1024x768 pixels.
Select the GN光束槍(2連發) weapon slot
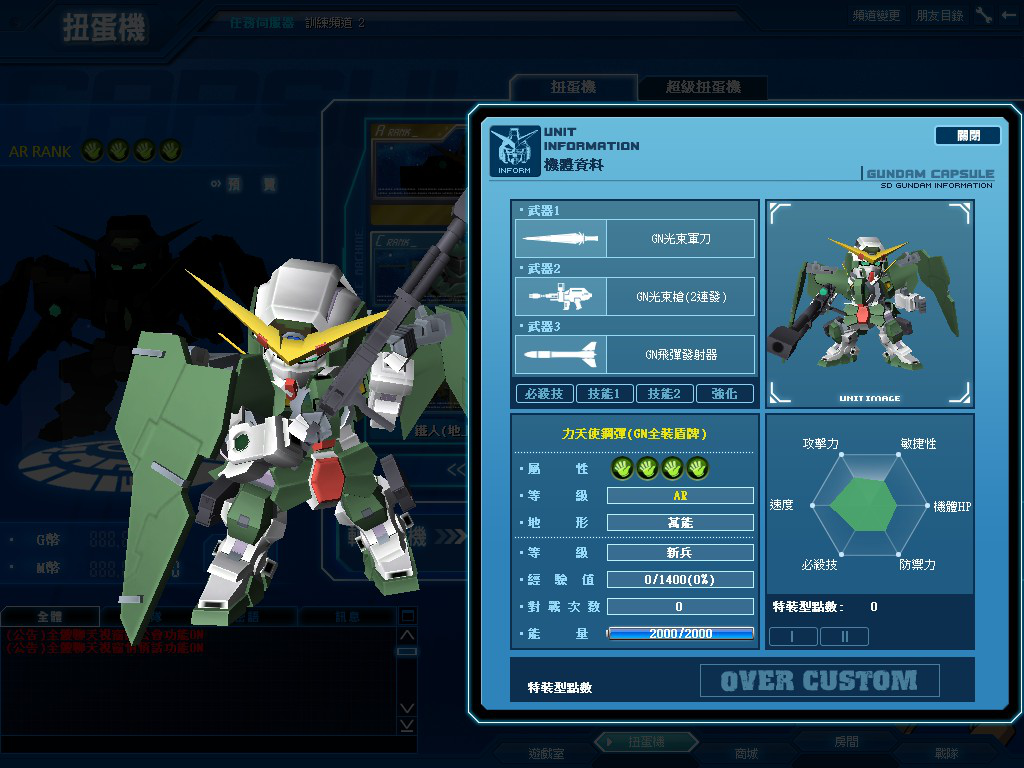point(635,297)
